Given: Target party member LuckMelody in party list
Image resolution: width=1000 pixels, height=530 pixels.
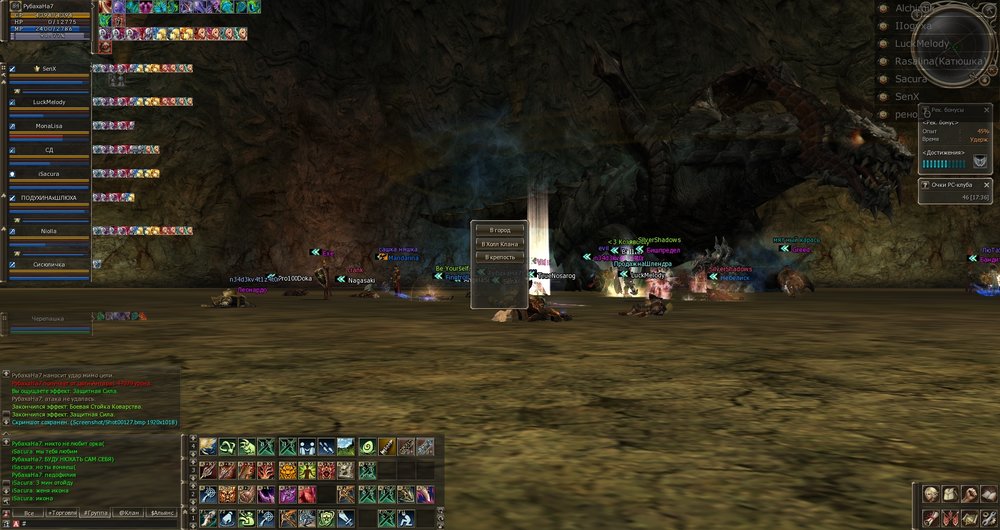Looking at the screenshot, I should click(x=48, y=102).
